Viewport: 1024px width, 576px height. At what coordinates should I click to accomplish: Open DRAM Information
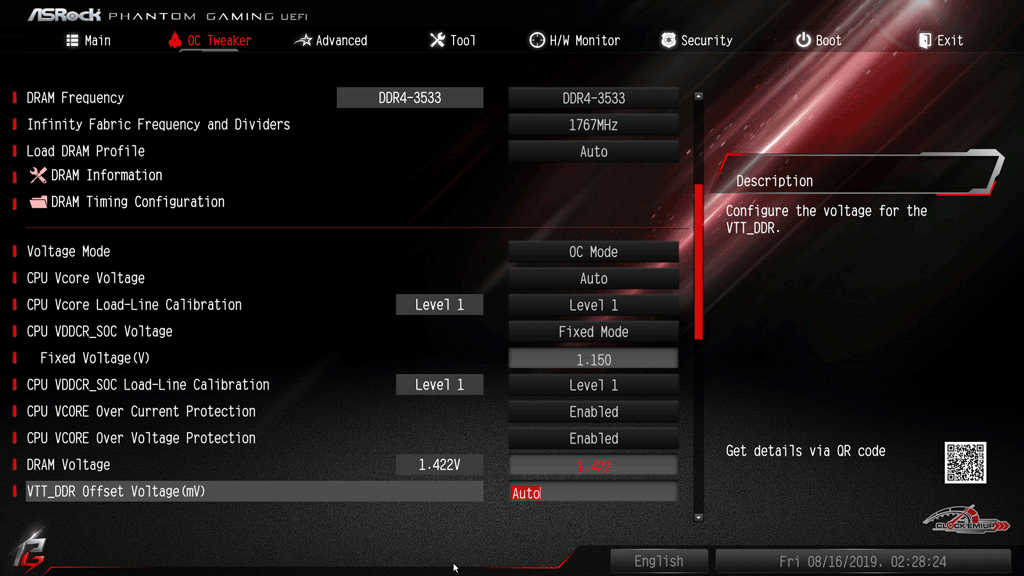[x=106, y=176]
